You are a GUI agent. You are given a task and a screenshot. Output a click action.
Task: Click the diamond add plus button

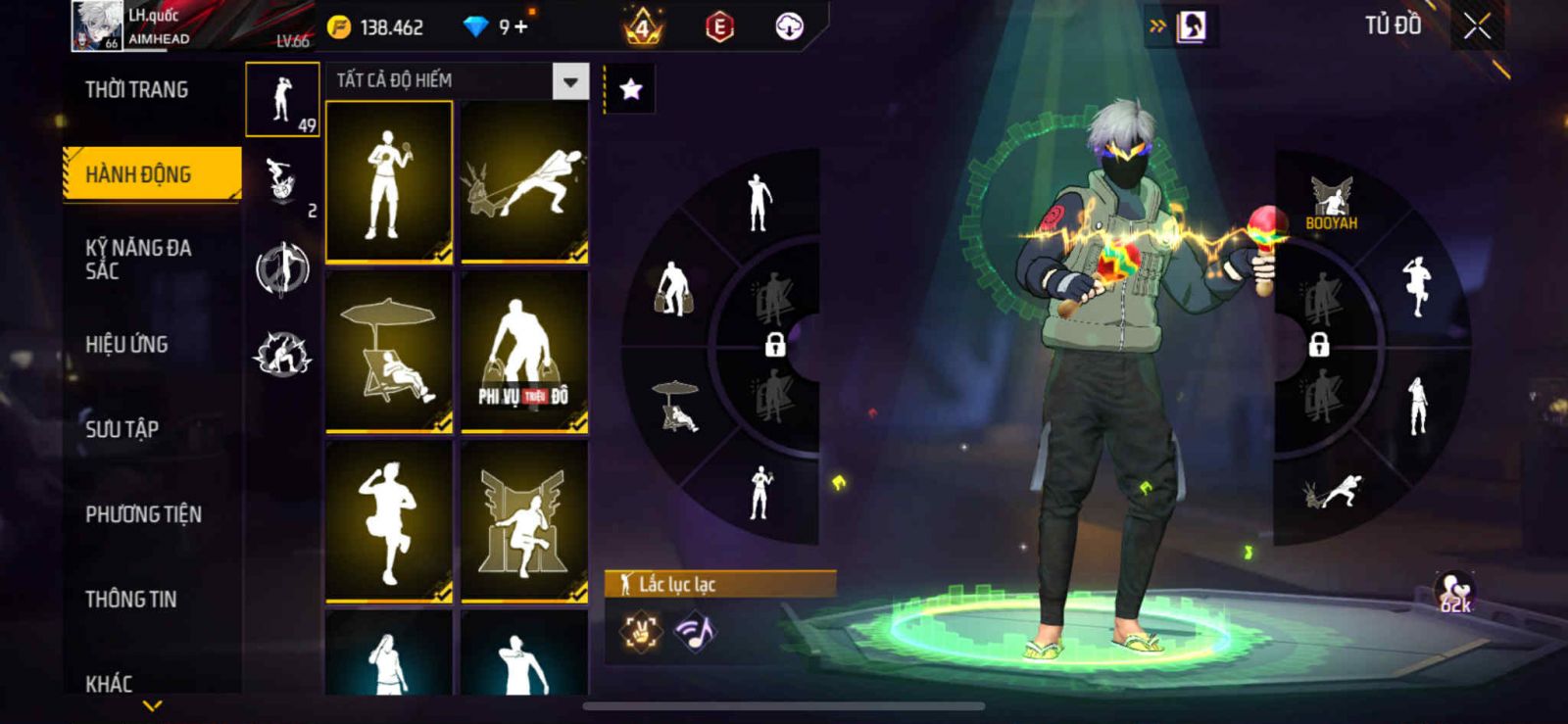coord(520,27)
